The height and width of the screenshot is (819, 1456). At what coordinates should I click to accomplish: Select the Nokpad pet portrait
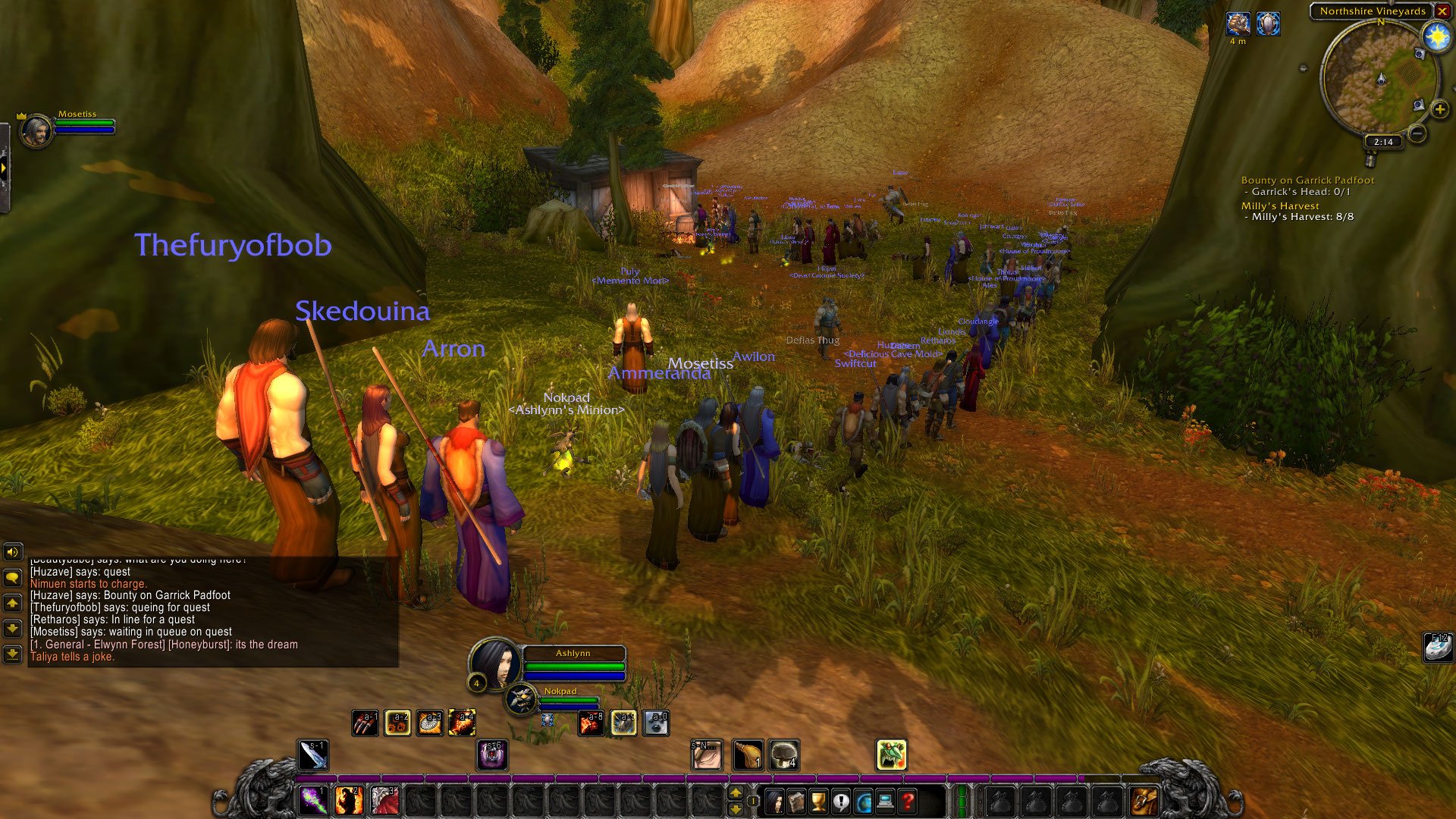521,699
